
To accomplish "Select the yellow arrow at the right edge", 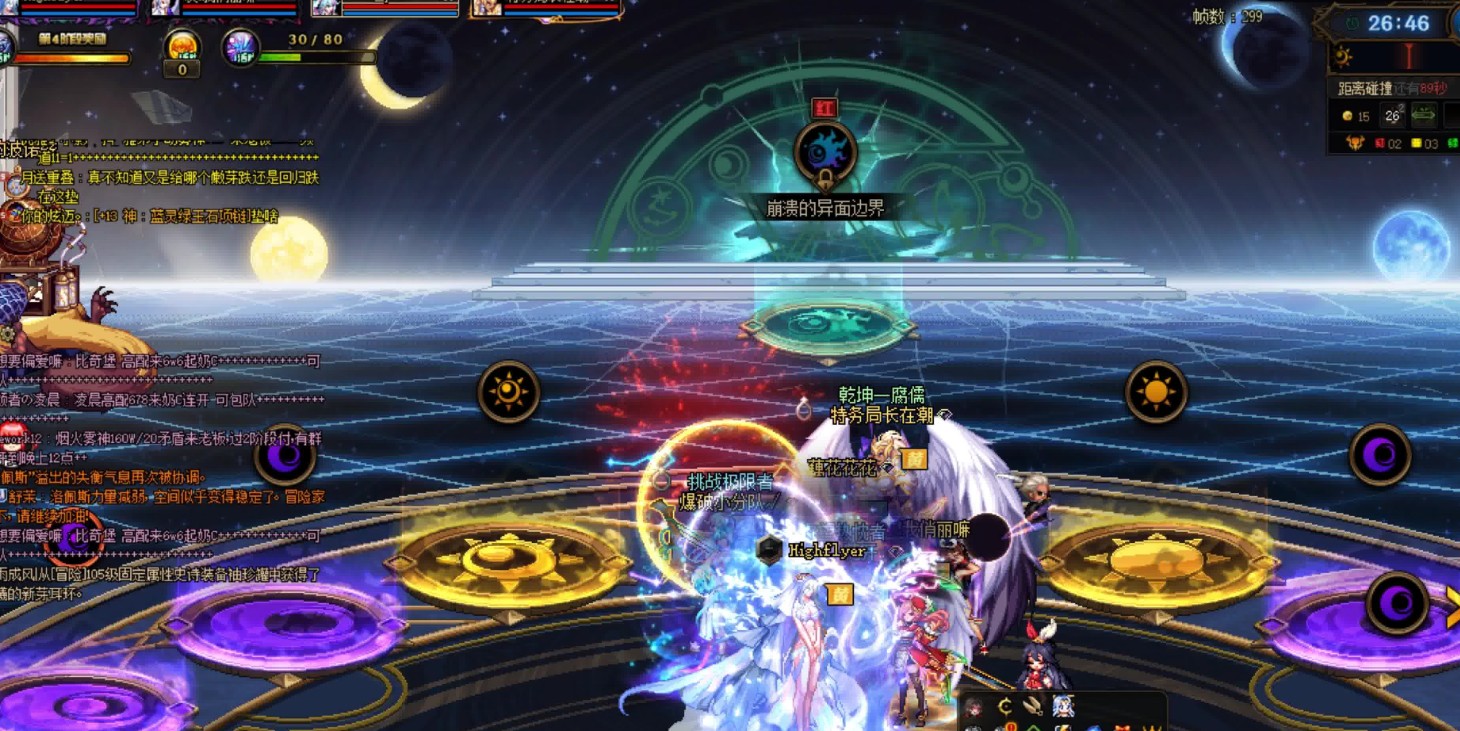I will pos(1452,607).
